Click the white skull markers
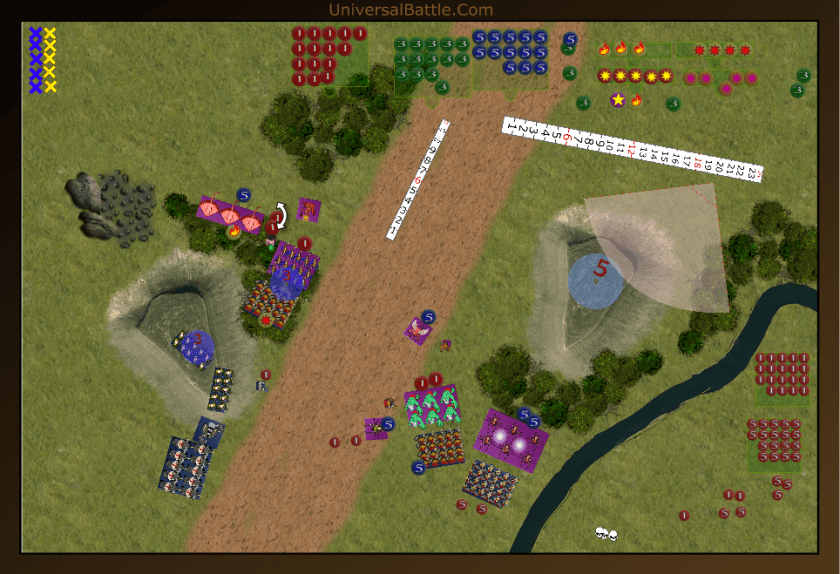 pyautogui.click(x=605, y=533)
